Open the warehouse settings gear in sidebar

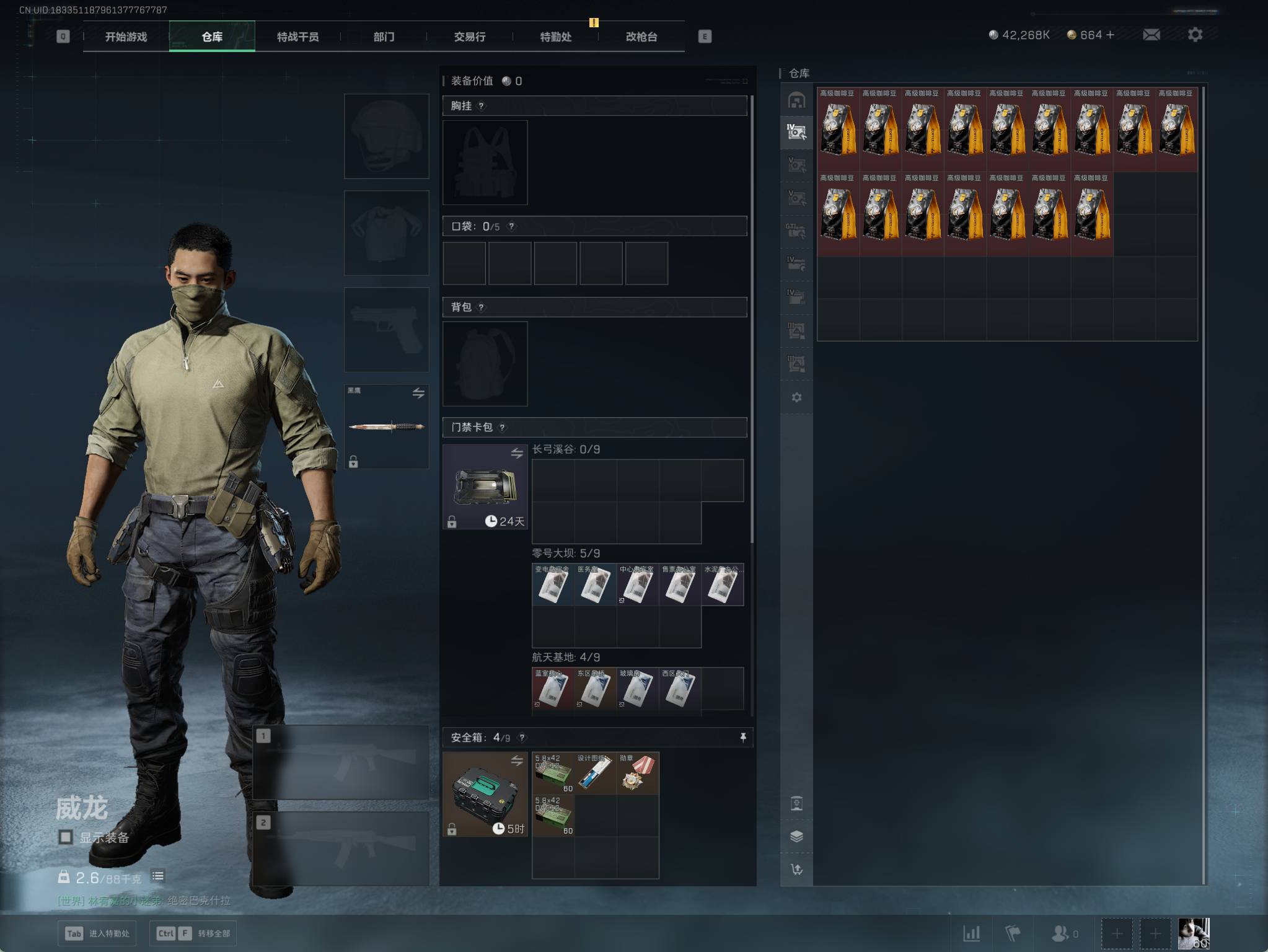coord(796,397)
